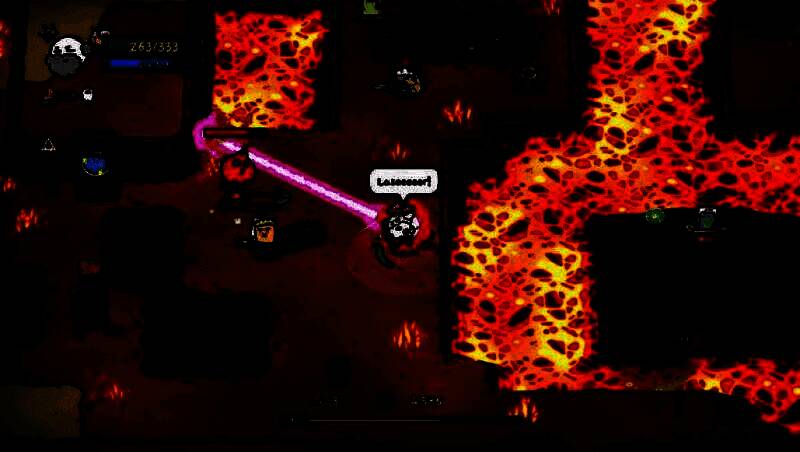Select the small white skull icon
This screenshot has width=800, height=452.
[87, 95]
